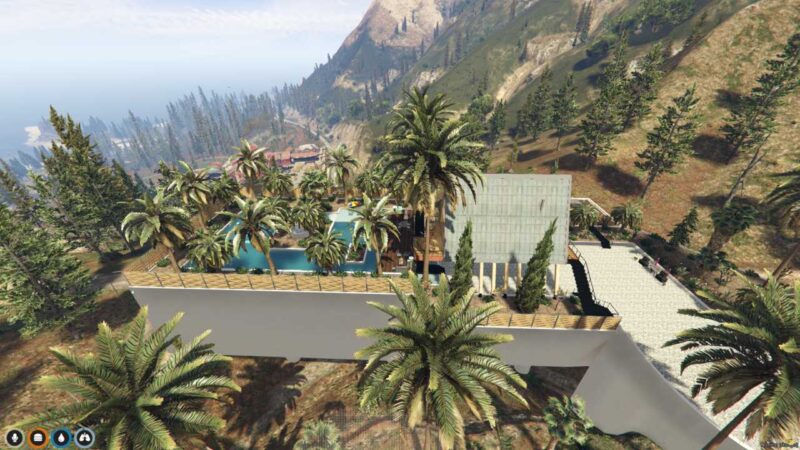Click the microphone voice status icon

click(x=14, y=437)
